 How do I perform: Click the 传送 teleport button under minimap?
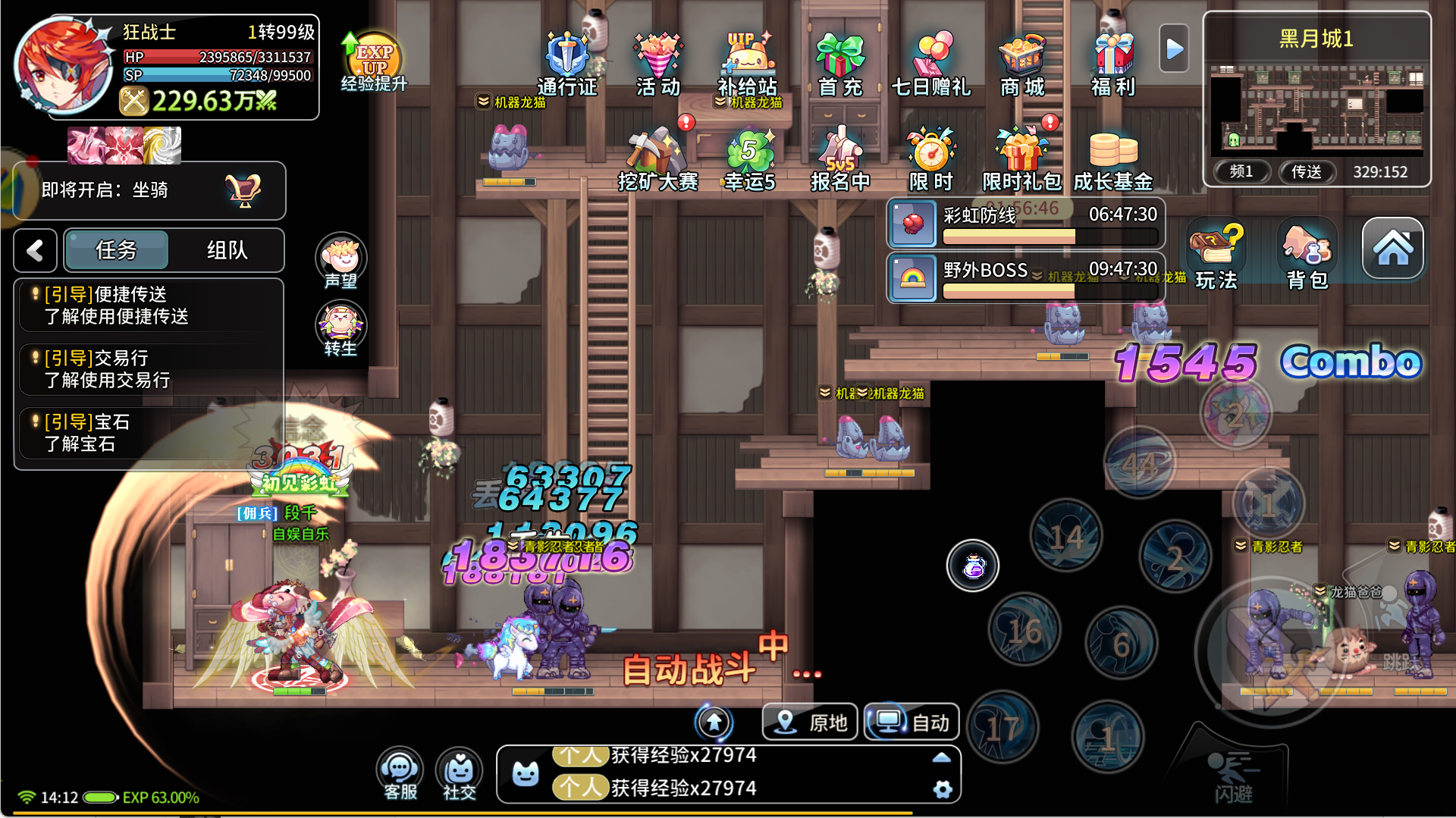tap(1306, 172)
